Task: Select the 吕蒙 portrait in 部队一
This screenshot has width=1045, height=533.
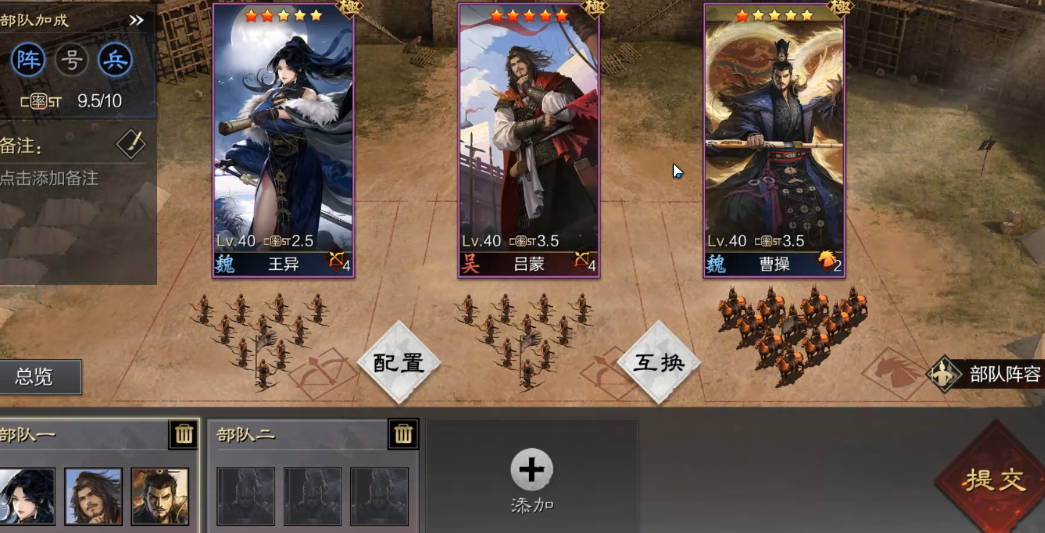Action: point(94,496)
